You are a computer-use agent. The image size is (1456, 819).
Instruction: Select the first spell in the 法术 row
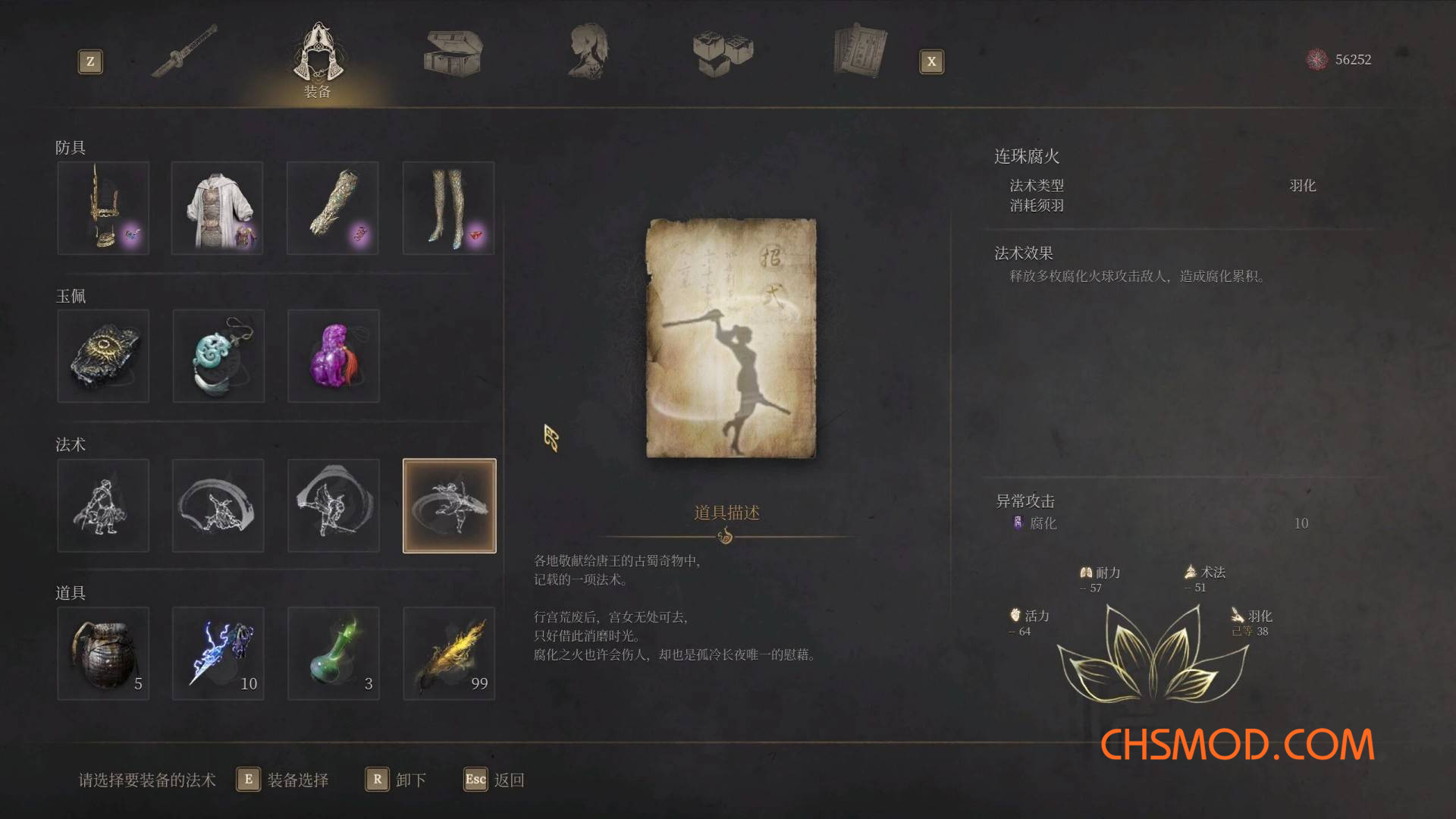click(x=103, y=505)
